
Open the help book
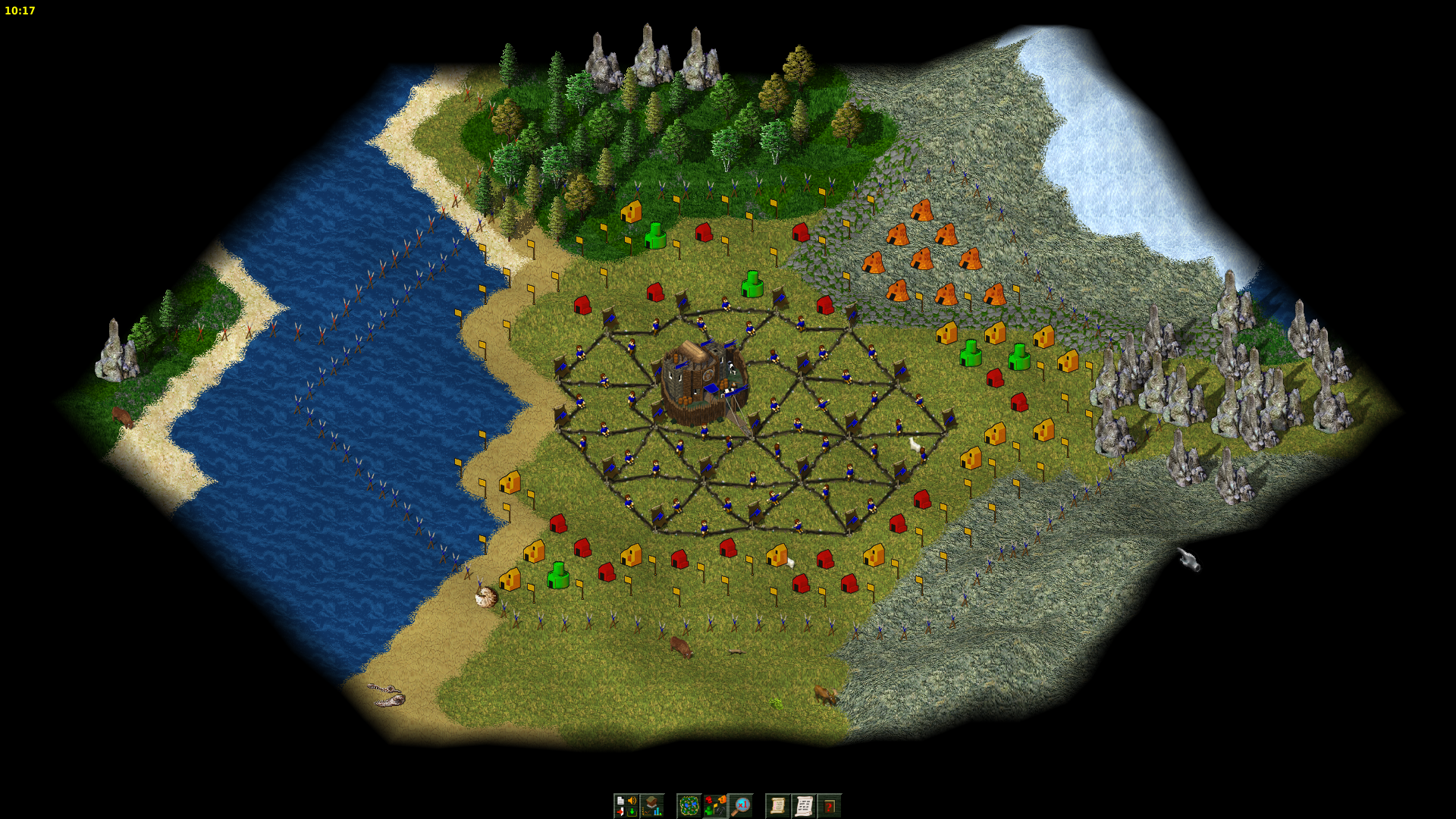(x=830, y=805)
